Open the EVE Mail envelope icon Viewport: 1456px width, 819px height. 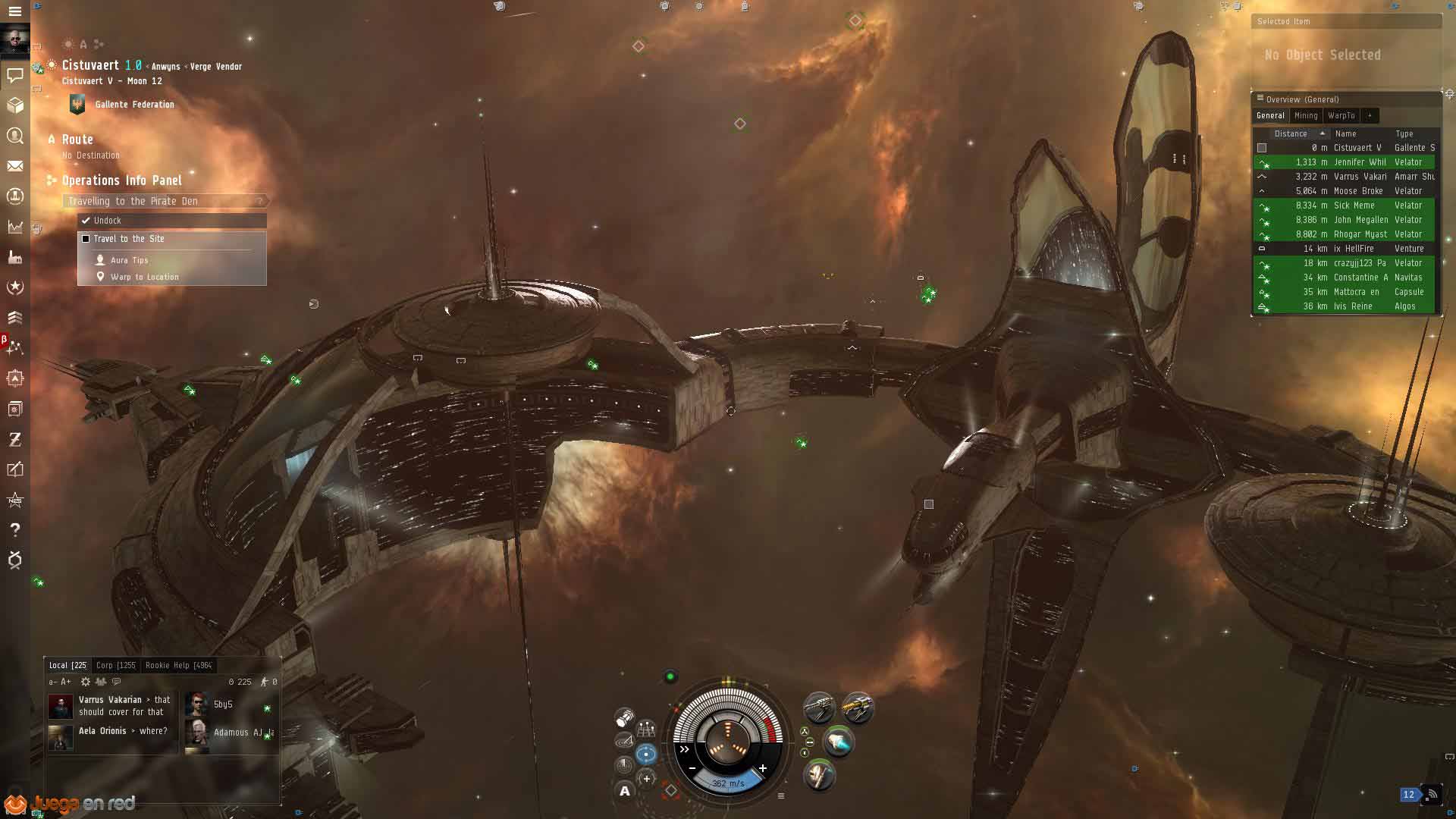(x=14, y=166)
